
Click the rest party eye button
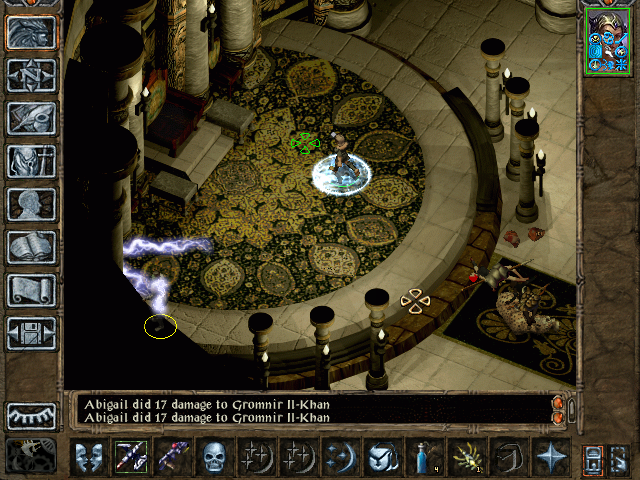tap(31, 415)
